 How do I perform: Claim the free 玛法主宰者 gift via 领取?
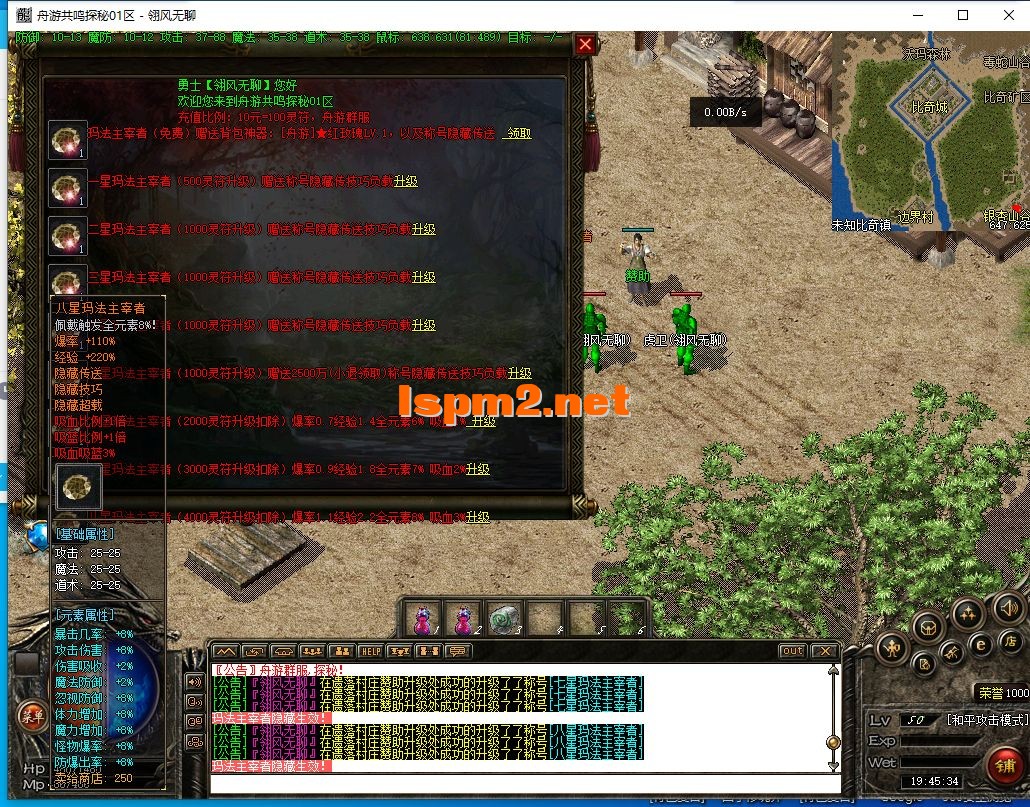(517, 133)
